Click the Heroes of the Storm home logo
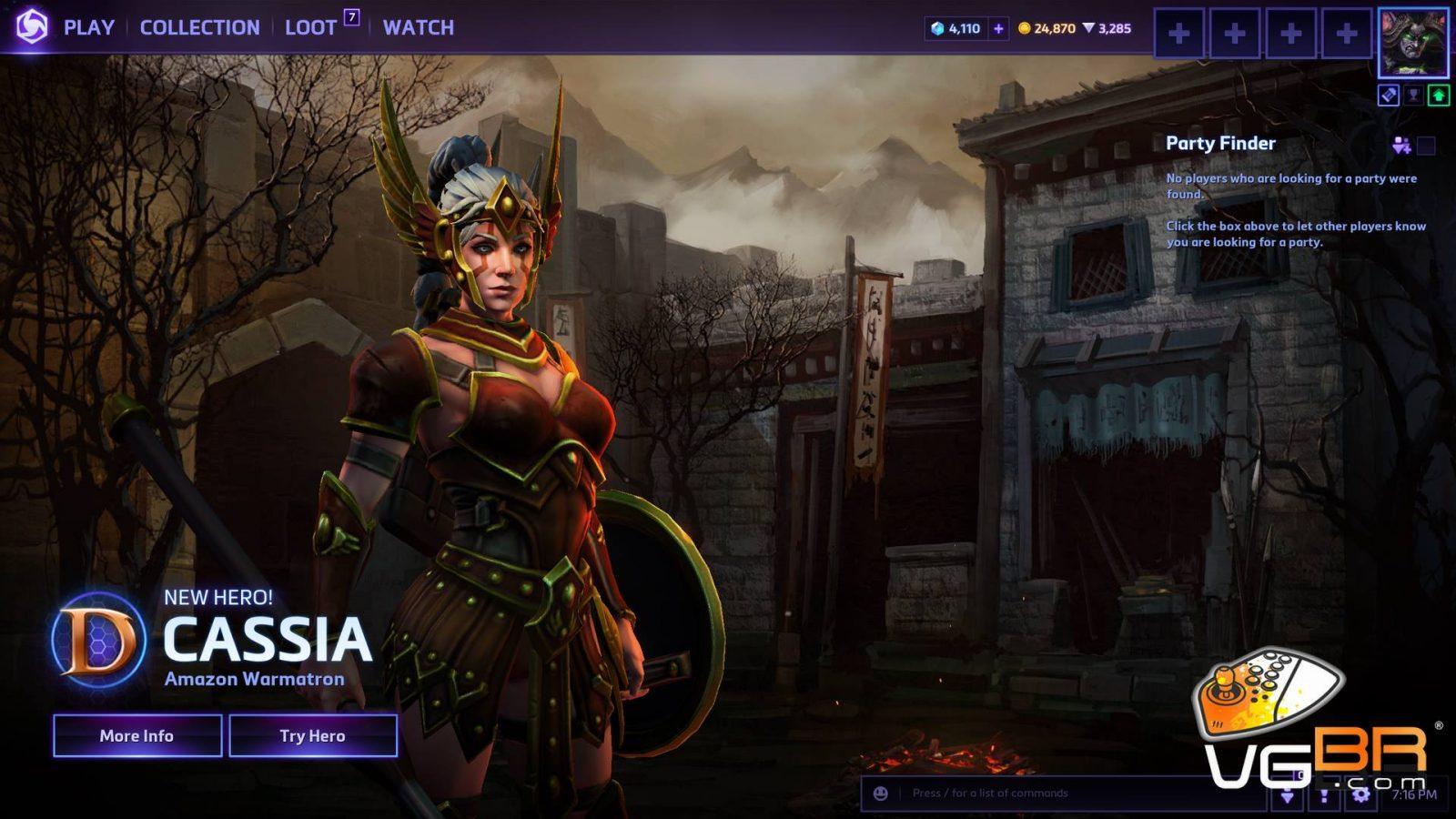This screenshot has height=819, width=1456. 32,26
